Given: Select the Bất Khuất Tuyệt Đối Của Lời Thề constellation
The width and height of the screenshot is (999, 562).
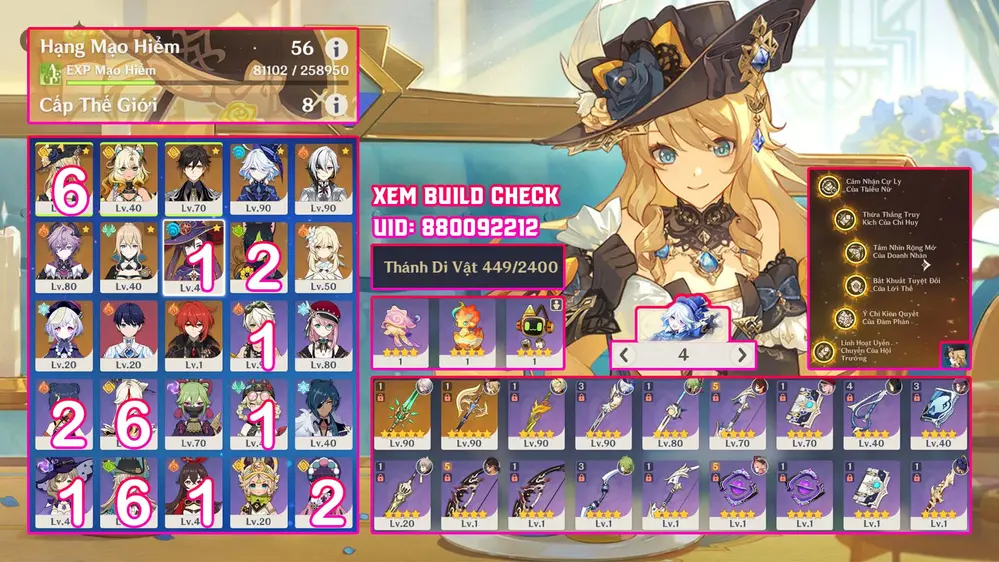Looking at the screenshot, I should point(856,286).
